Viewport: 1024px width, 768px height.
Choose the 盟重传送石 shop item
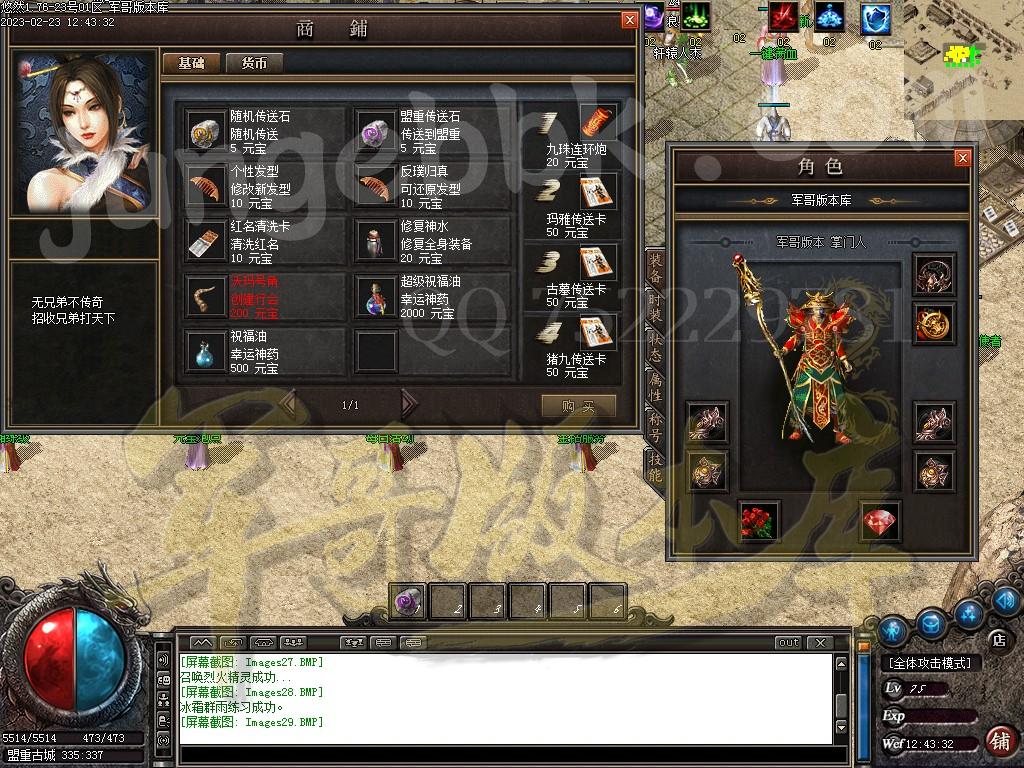coord(376,130)
